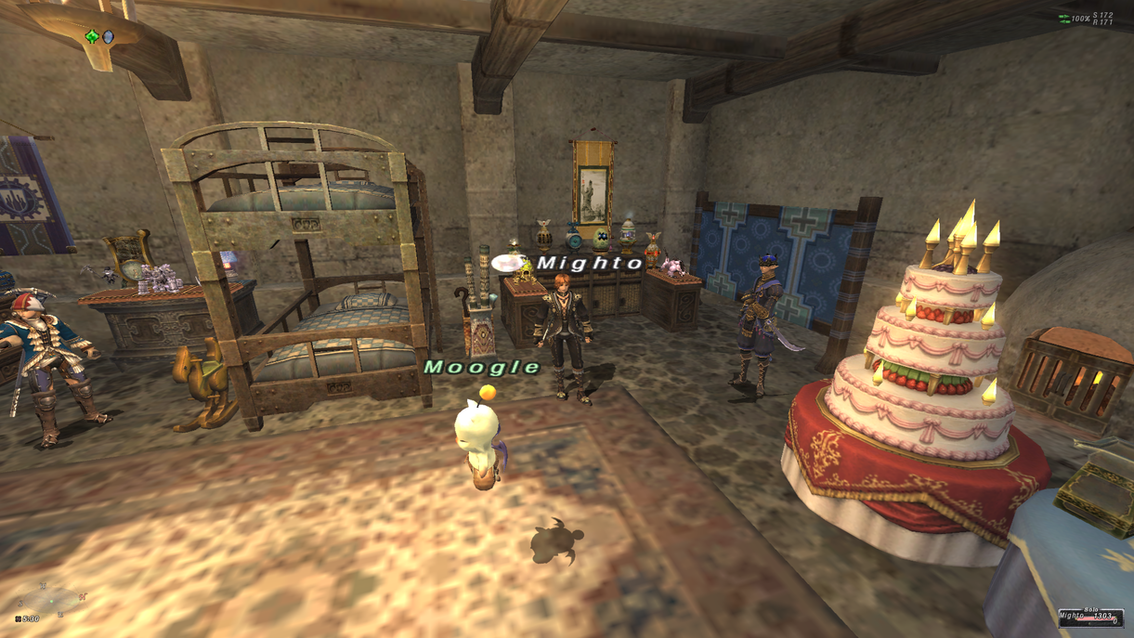Click the green diamond status icon

click(92, 37)
